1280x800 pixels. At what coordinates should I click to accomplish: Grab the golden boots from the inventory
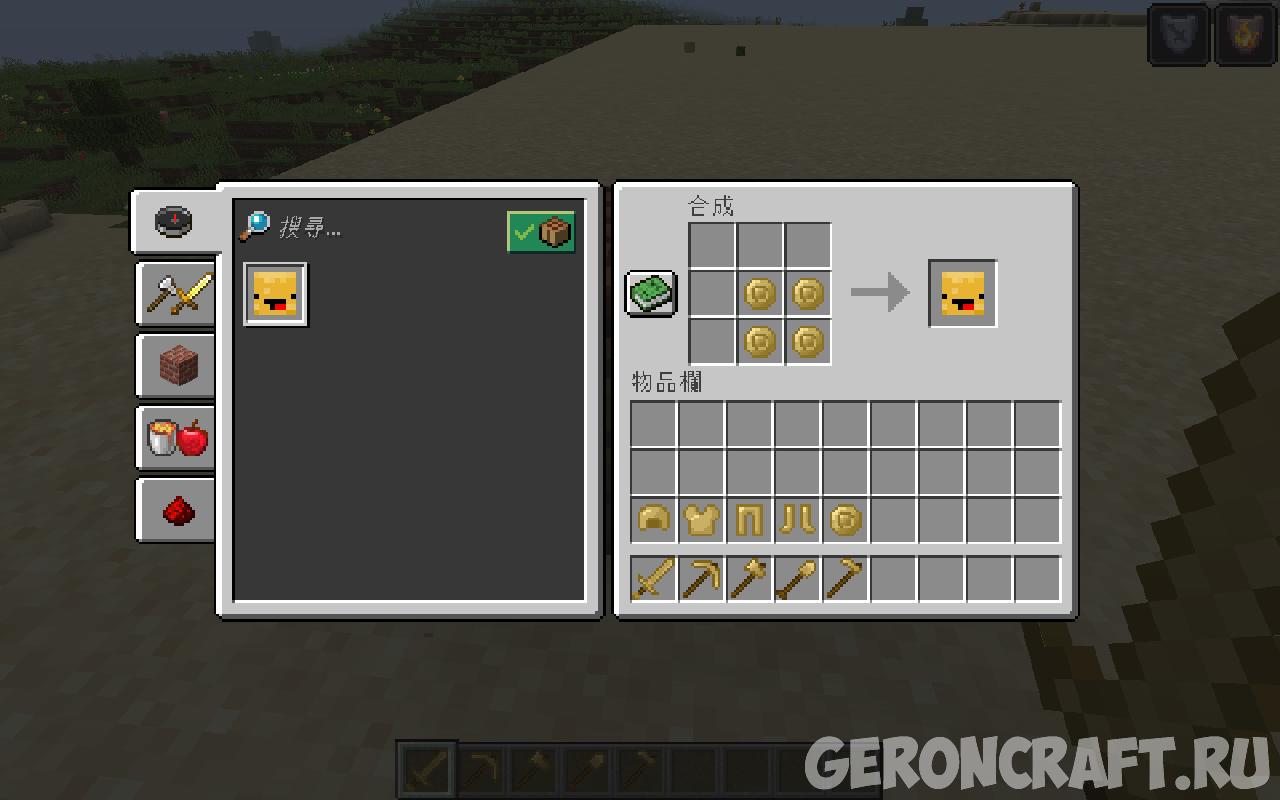click(x=797, y=521)
